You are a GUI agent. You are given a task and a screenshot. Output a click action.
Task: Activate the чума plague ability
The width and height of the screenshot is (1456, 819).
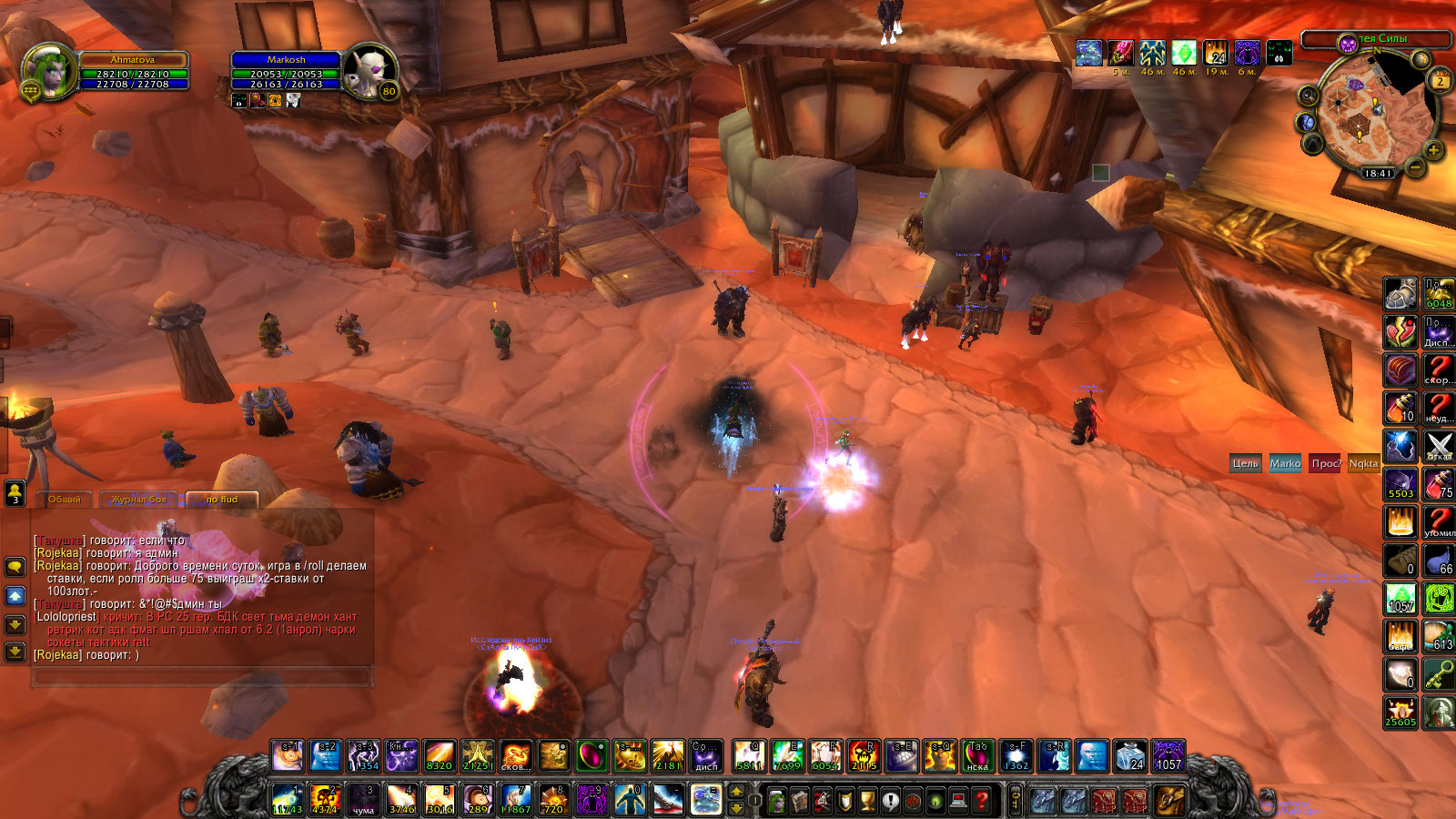point(363,799)
